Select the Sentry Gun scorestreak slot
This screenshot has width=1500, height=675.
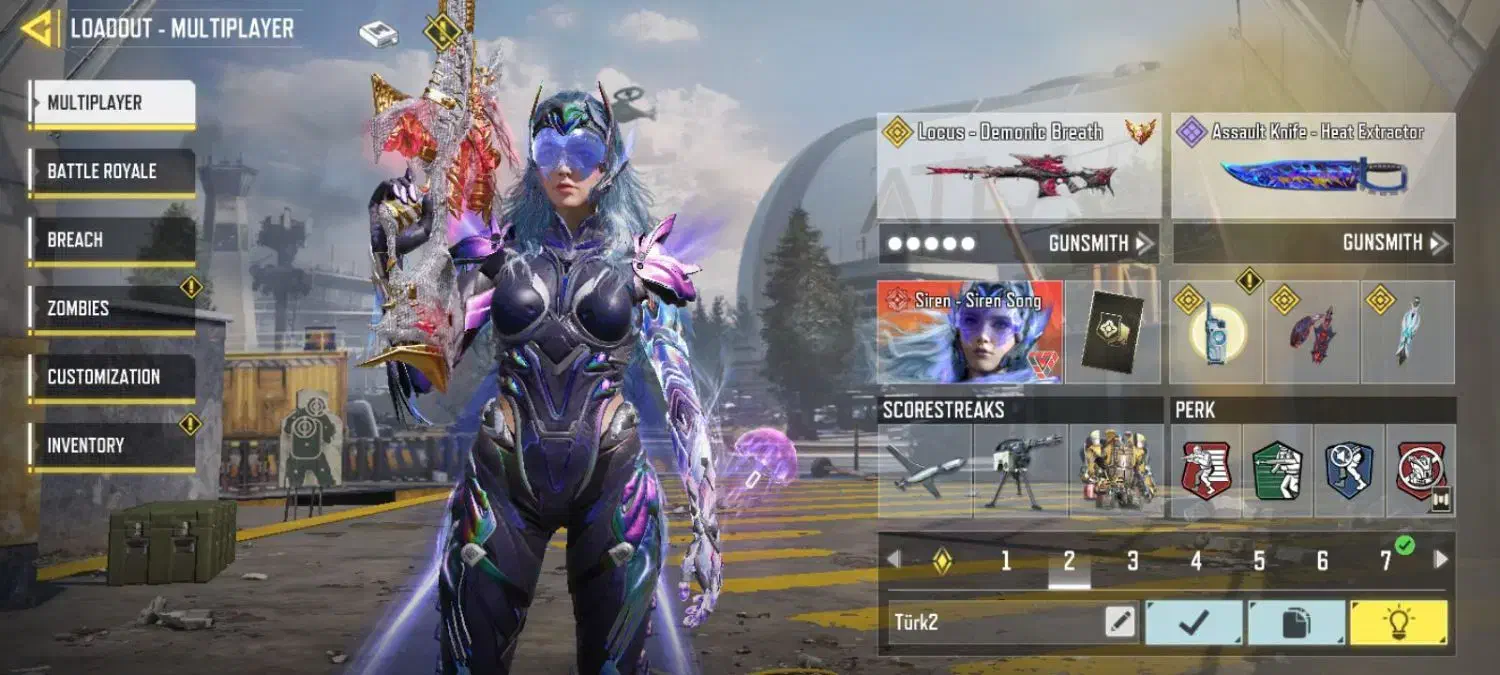pyautogui.click(x=1020, y=470)
